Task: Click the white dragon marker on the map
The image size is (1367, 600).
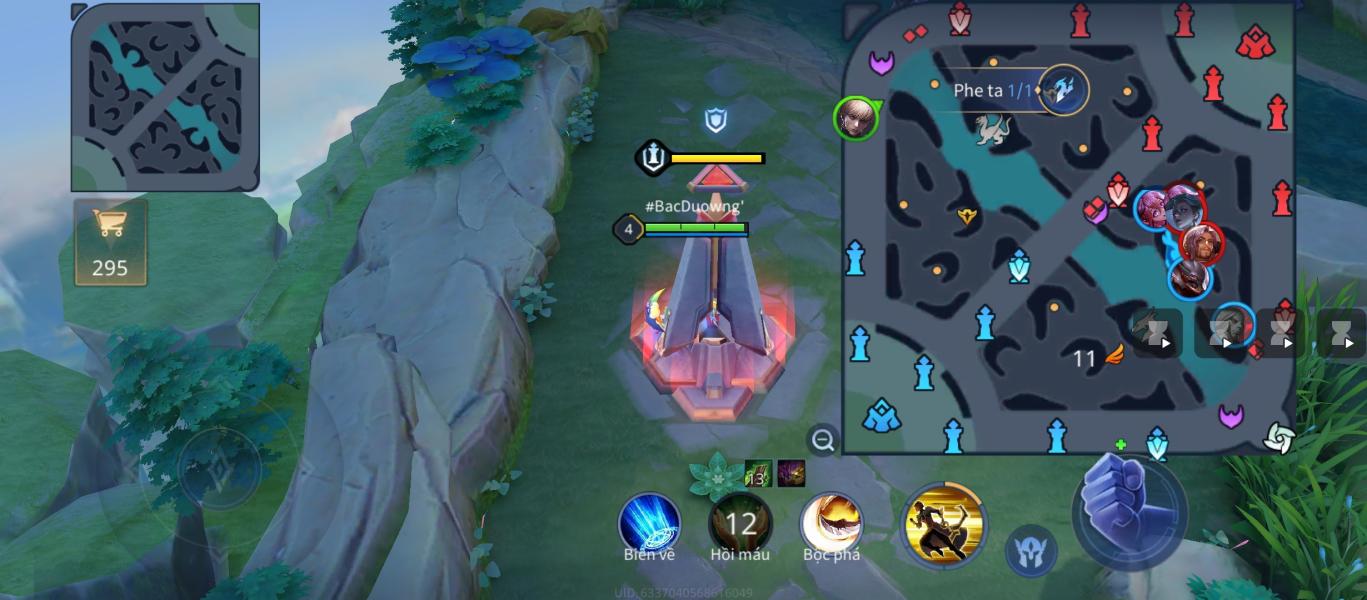Action: tap(993, 128)
